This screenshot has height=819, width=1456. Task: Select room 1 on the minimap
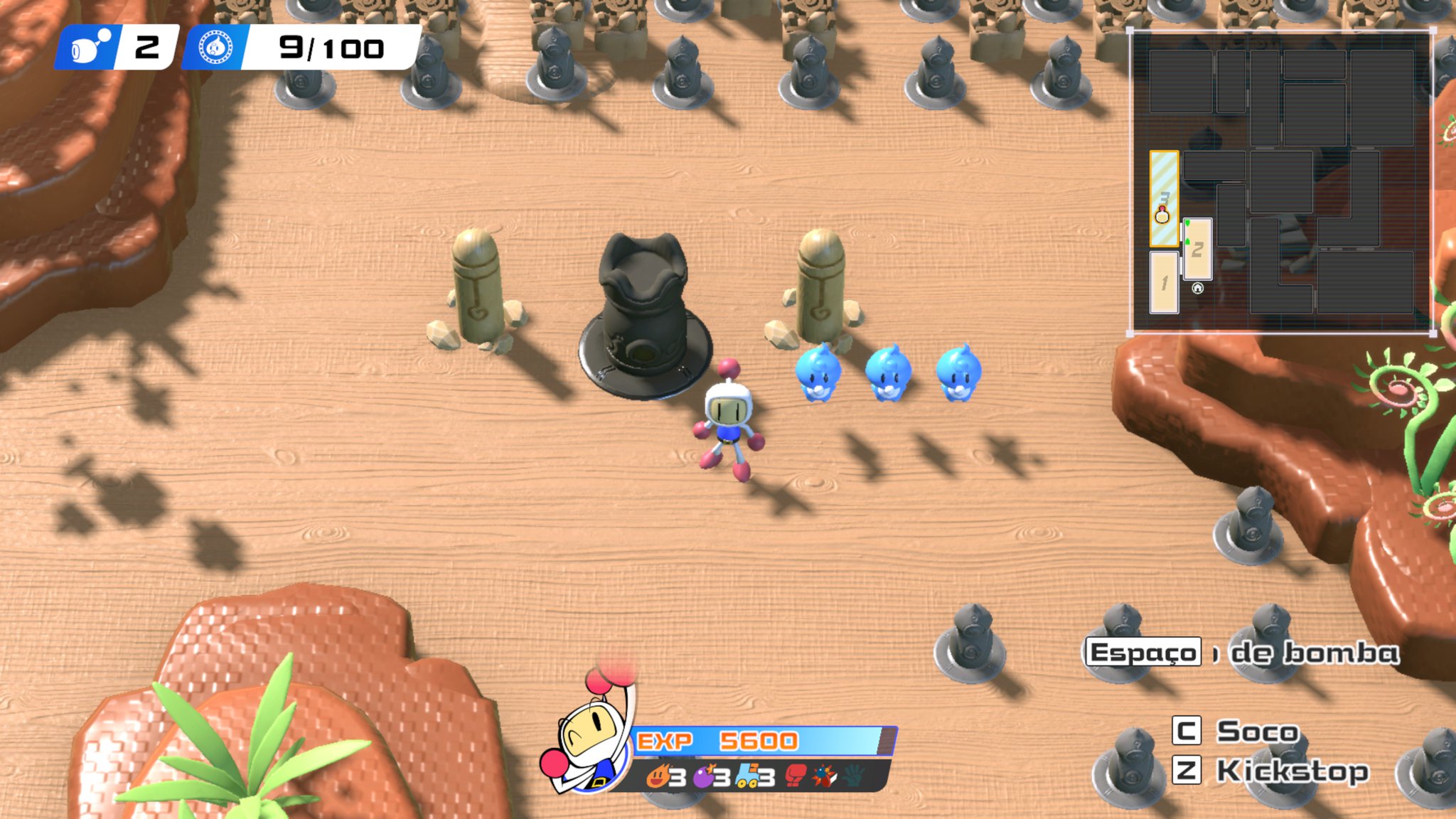pos(1164,283)
